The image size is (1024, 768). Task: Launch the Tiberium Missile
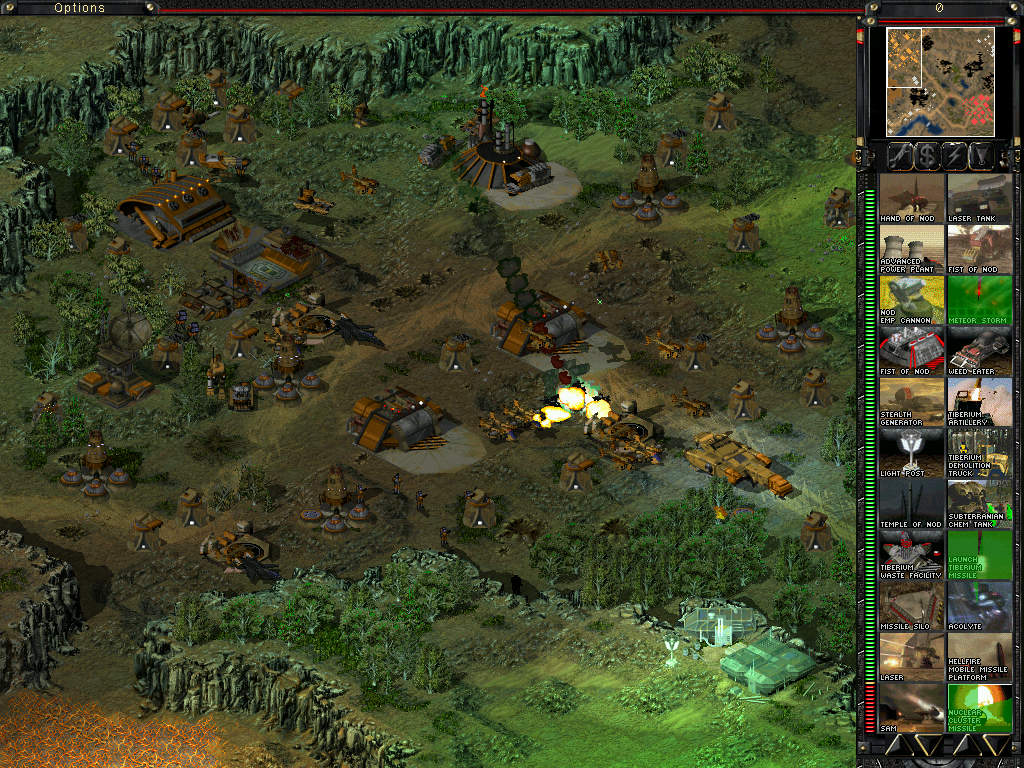click(979, 555)
